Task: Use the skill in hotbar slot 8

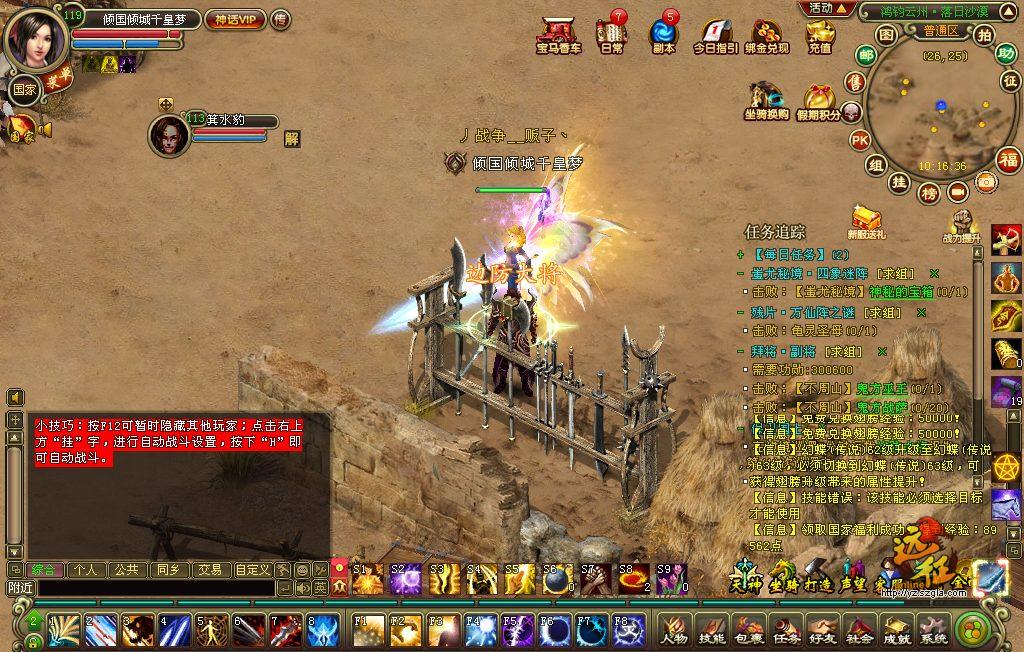Action: 322,630
